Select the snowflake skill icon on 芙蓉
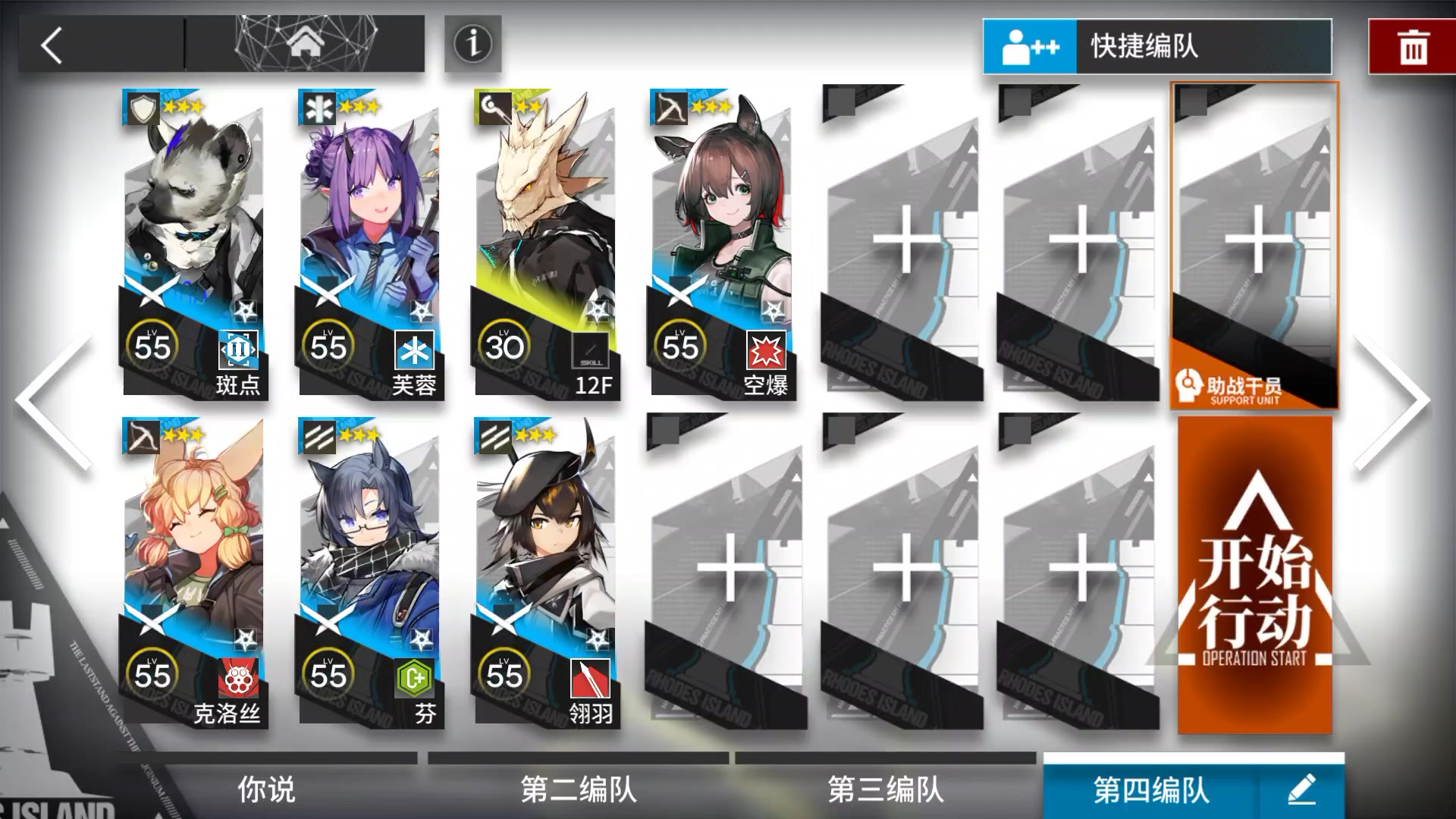Viewport: 1456px width, 819px height. point(414,350)
